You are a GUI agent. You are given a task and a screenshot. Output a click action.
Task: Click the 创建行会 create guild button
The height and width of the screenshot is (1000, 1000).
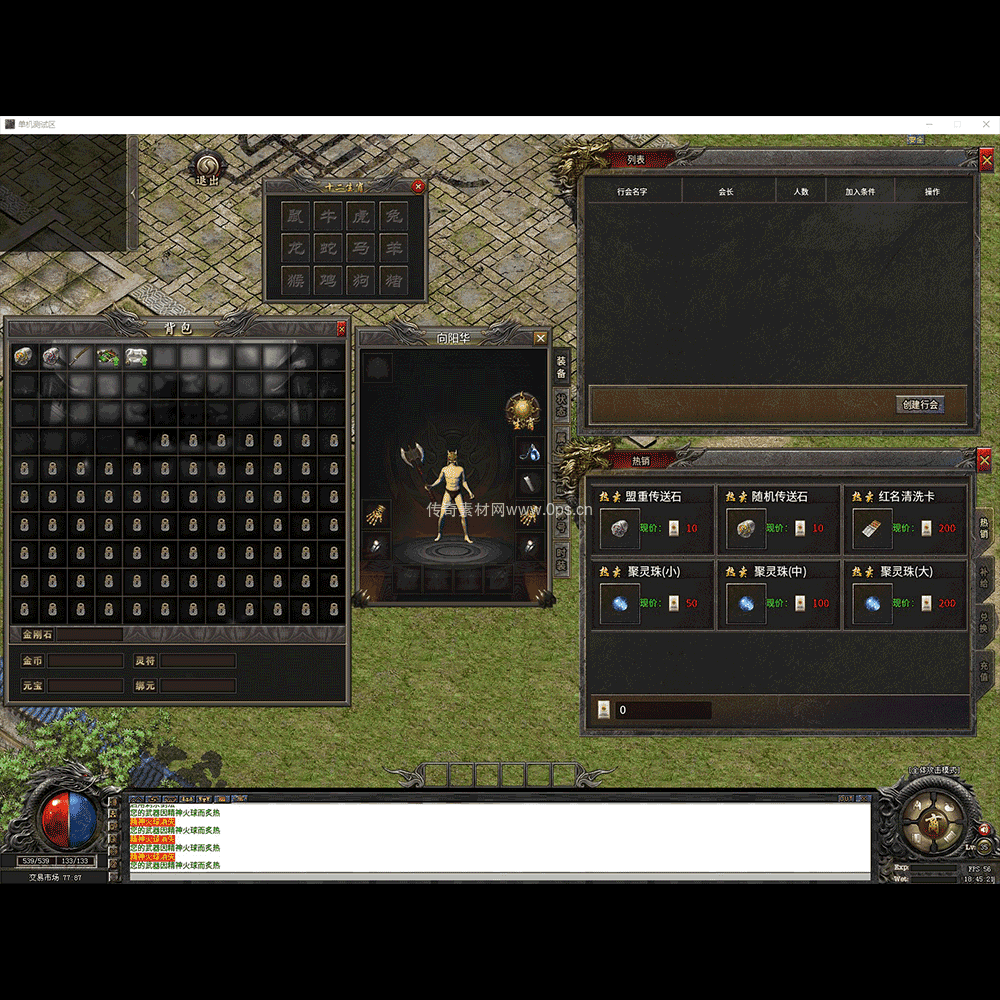coord(920,405)
